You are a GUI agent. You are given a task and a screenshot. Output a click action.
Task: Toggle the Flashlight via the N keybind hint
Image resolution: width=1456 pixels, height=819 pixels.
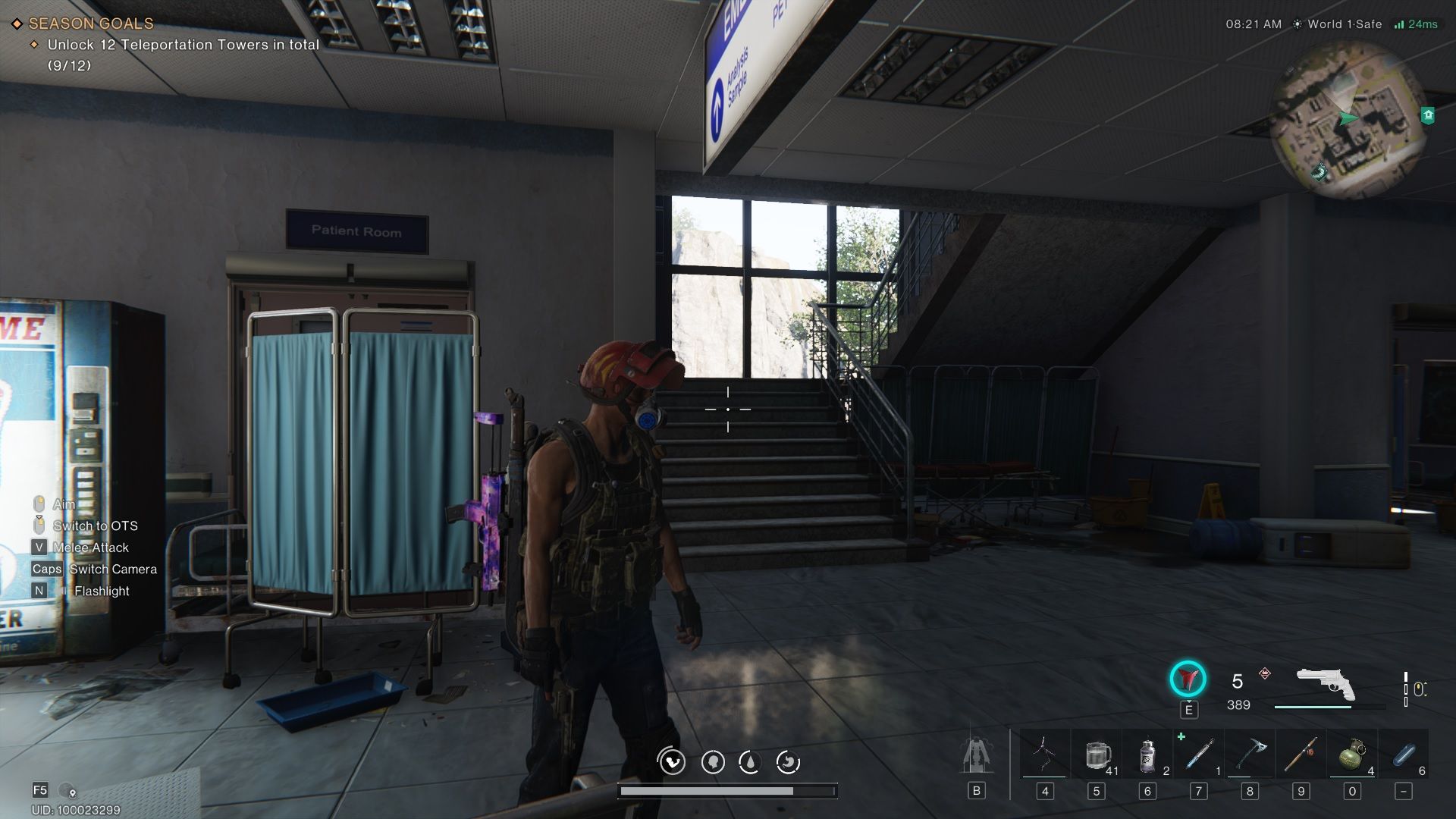coord(38,591)
